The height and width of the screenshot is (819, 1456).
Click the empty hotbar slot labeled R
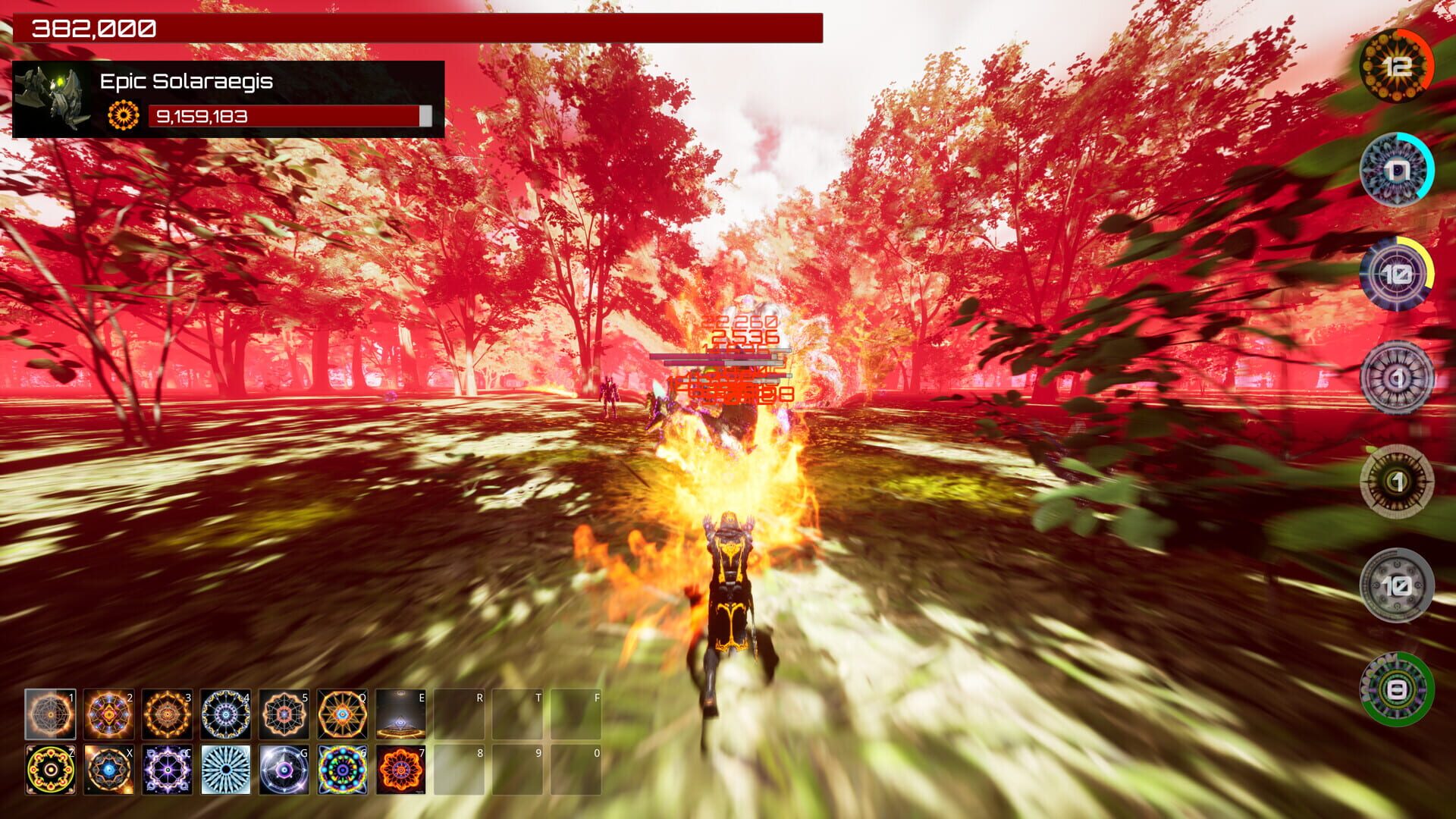tap(459, 713)
